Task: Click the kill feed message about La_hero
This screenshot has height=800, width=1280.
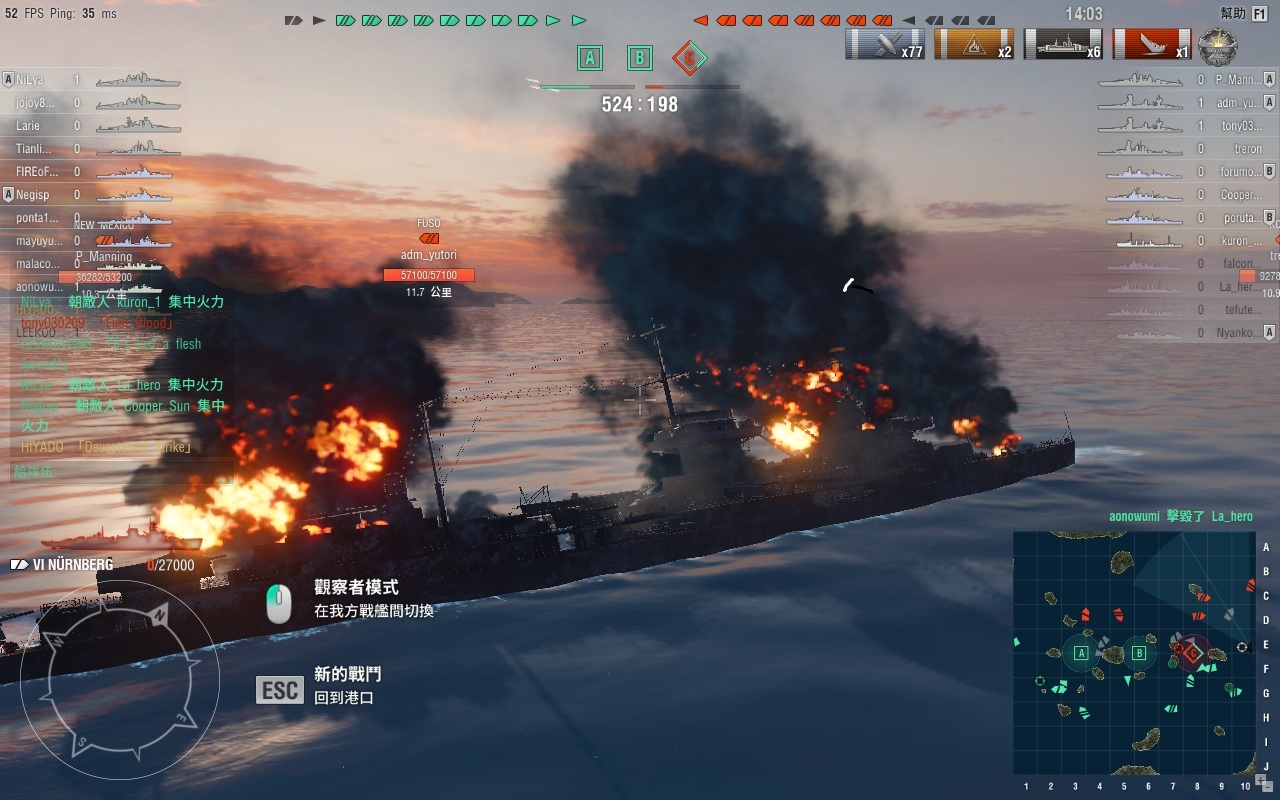Action: point(1180,517)
